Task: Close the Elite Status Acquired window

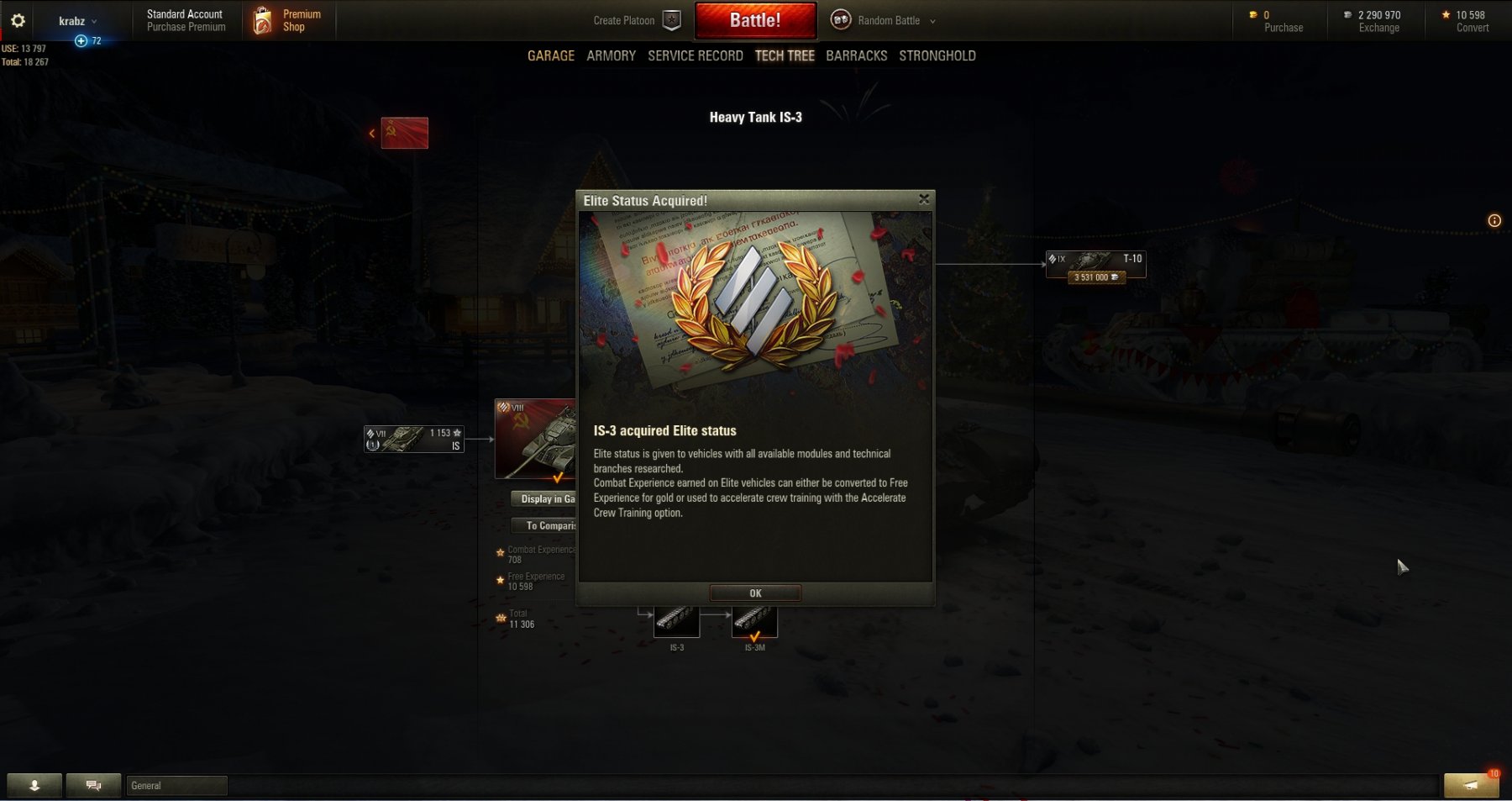Action: pyautogui.click(x=924, y=199)
